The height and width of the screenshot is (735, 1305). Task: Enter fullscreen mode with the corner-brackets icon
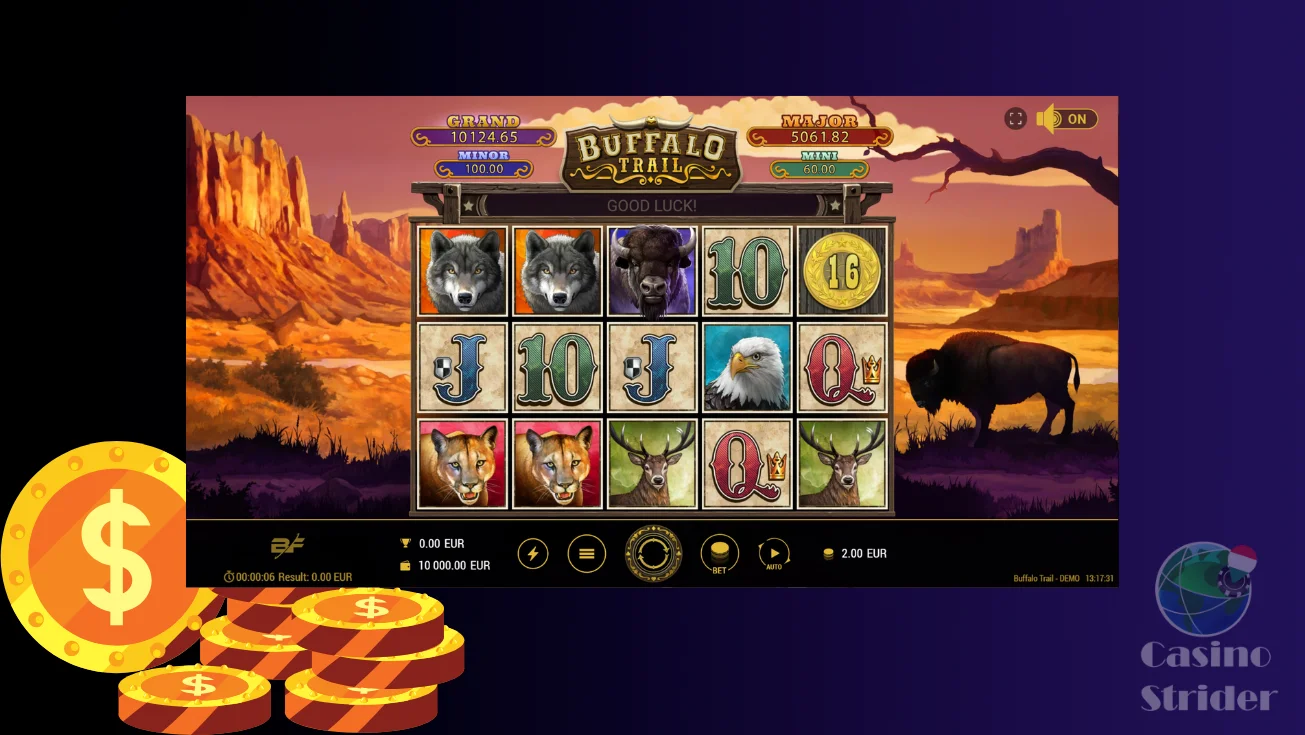1015,119
